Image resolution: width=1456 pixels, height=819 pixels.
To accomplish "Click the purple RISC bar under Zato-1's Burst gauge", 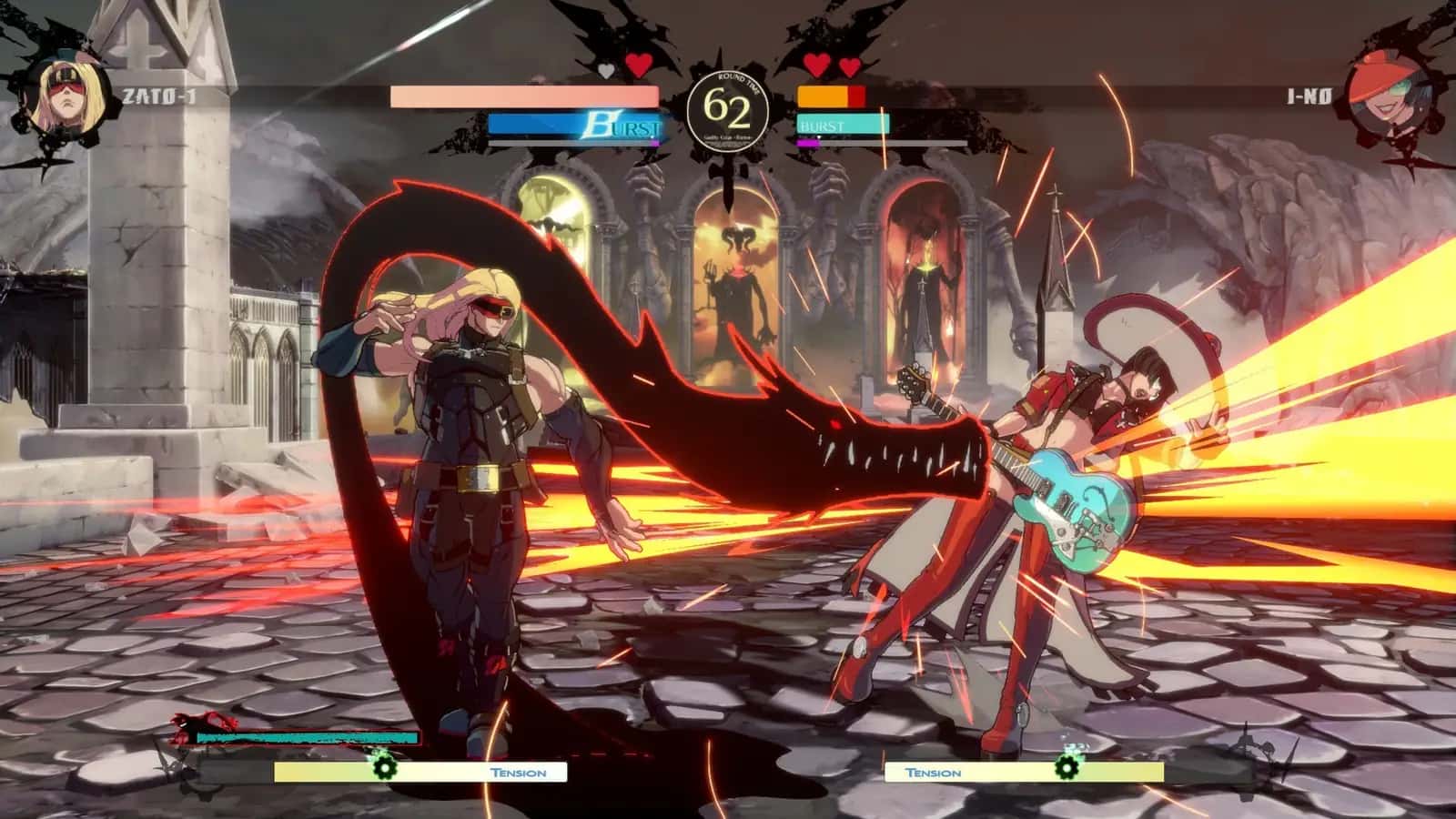I will 655,143.
